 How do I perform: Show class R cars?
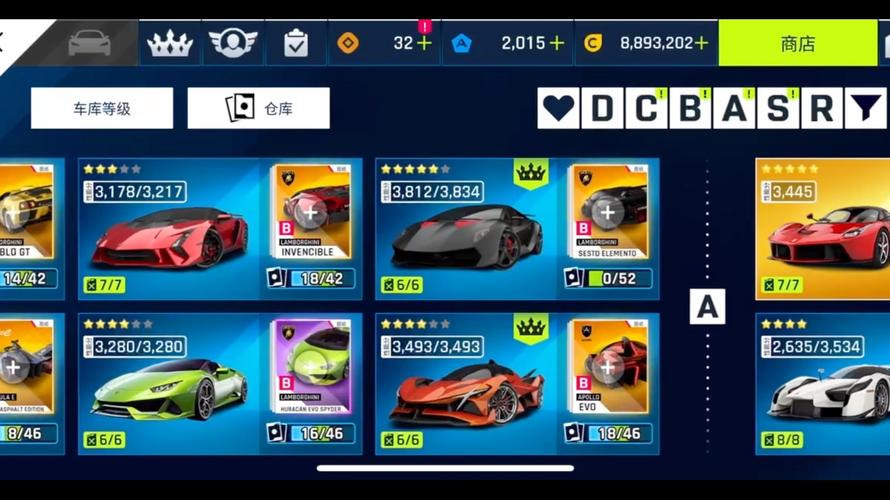coord(821,108)
